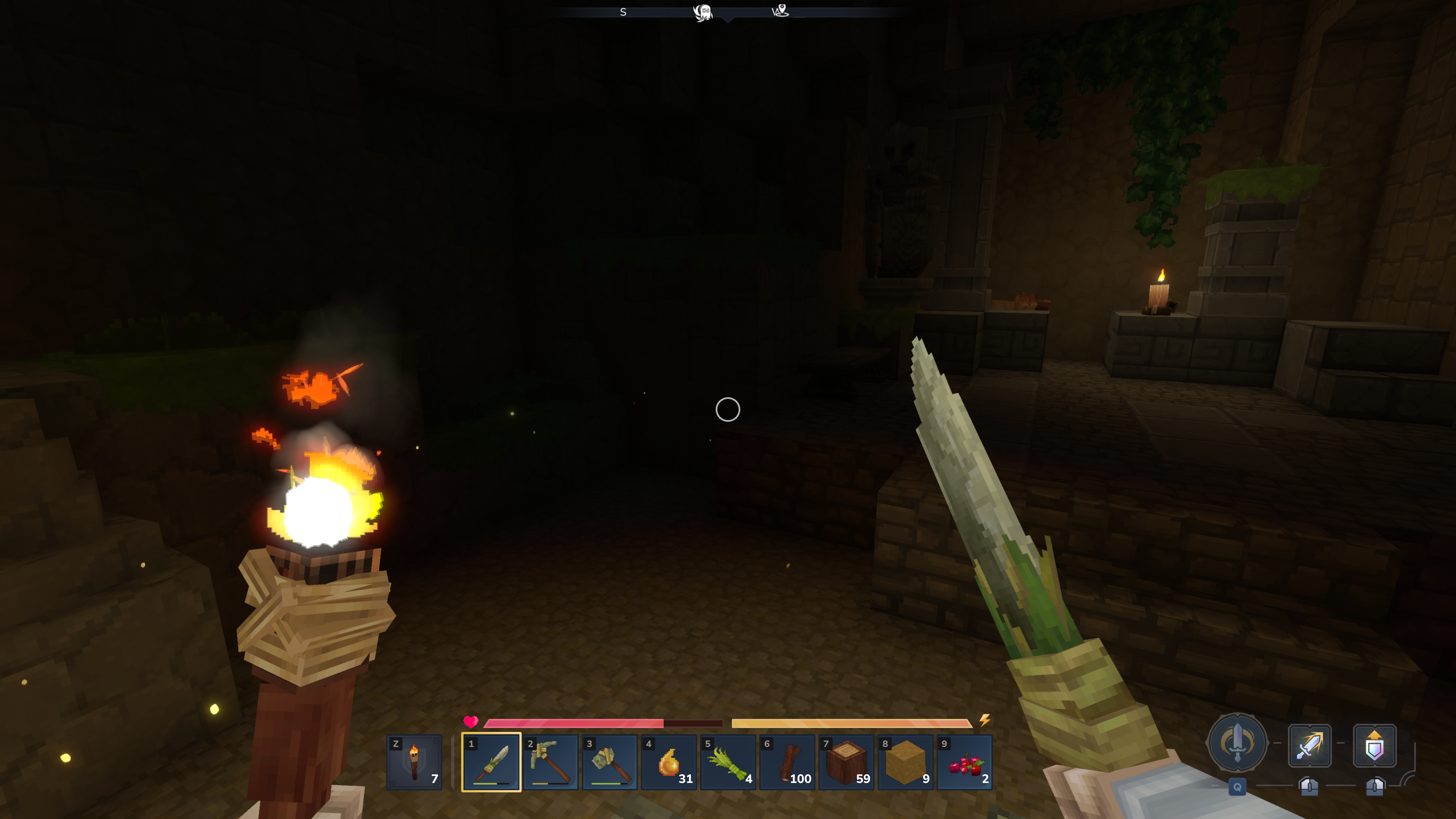This screenshot has height=819, width=1456.
Task: Click the skull marker on the compass
Action: pos(703,12)
